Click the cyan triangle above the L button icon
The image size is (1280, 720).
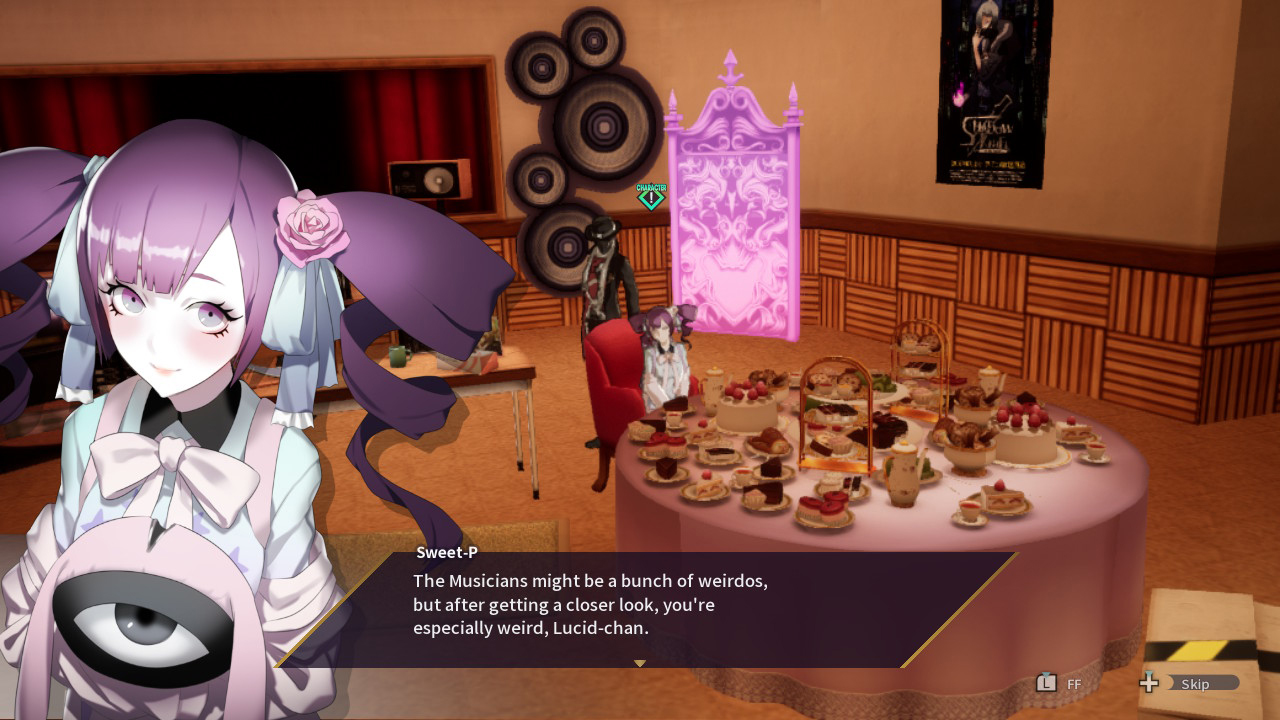1046,674
